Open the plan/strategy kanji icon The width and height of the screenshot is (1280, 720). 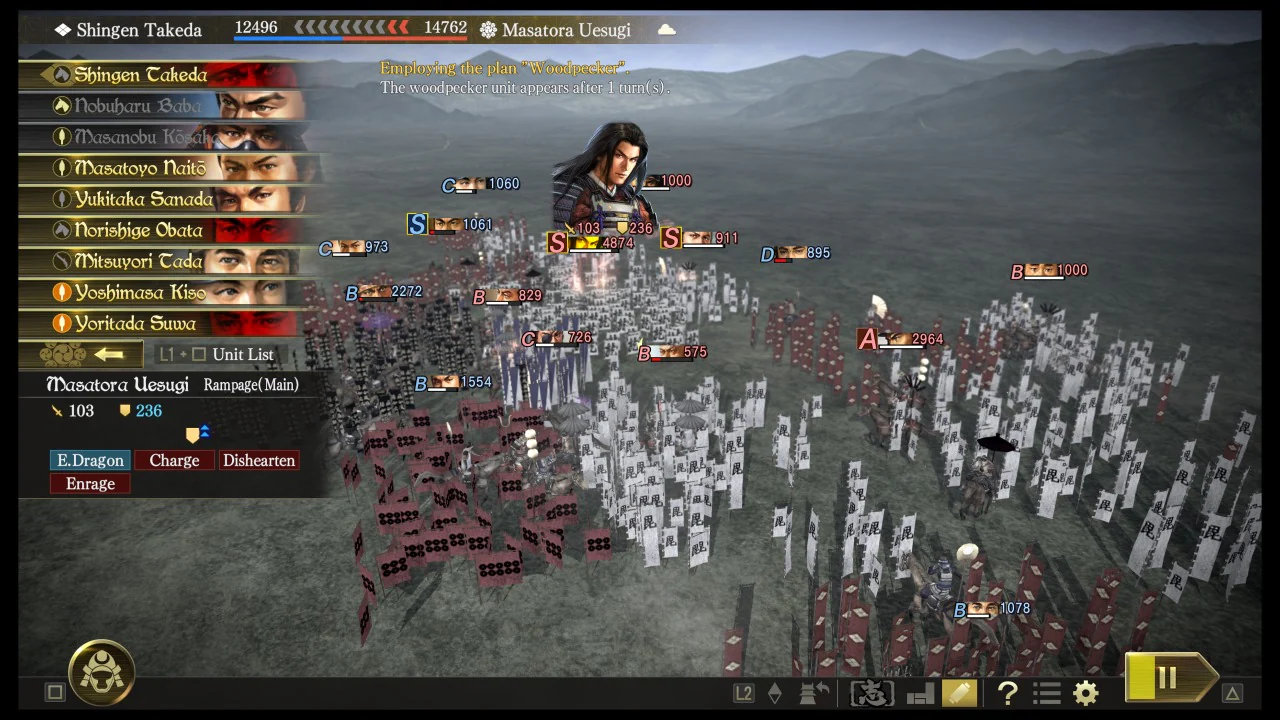tap(870, 692)
